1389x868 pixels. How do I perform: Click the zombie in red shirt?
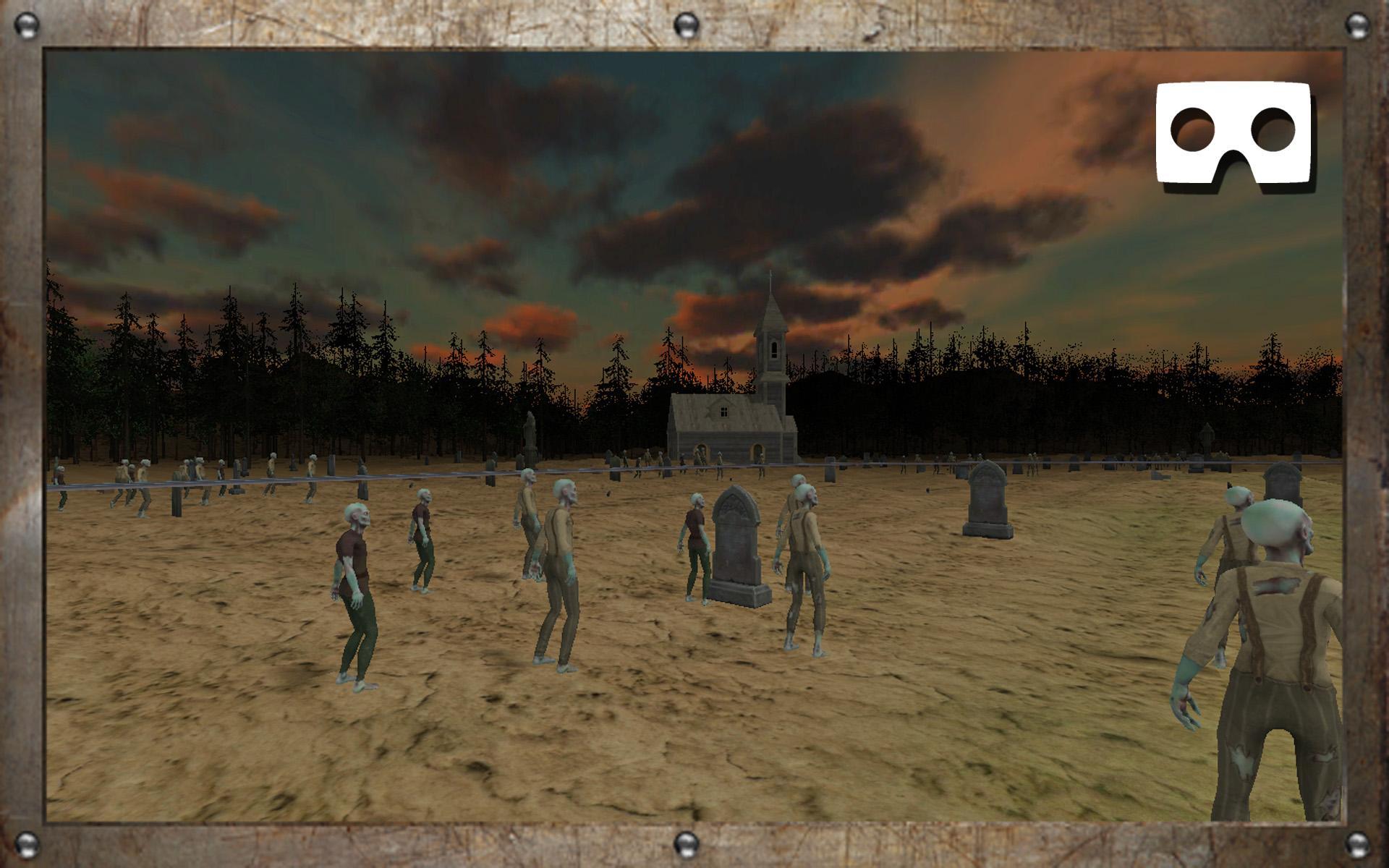[354, 571]
